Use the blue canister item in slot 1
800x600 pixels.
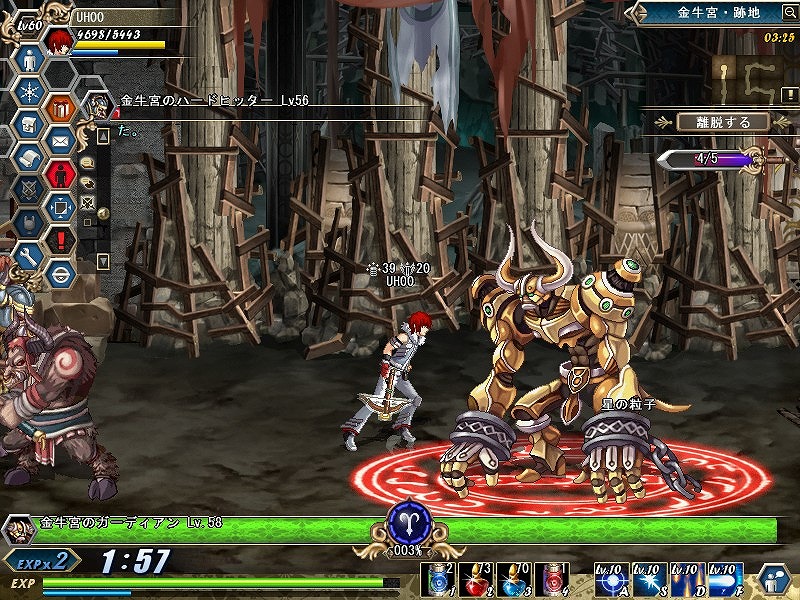(x=440, y=578)
